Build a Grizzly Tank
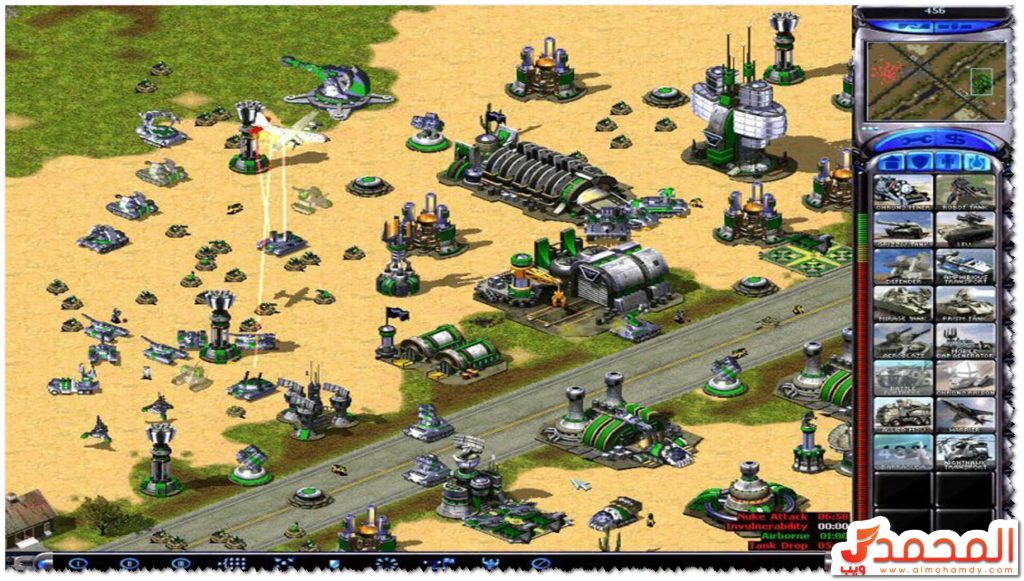The width and height of the screenshot is (1024, 581). (x=903, y=228)
